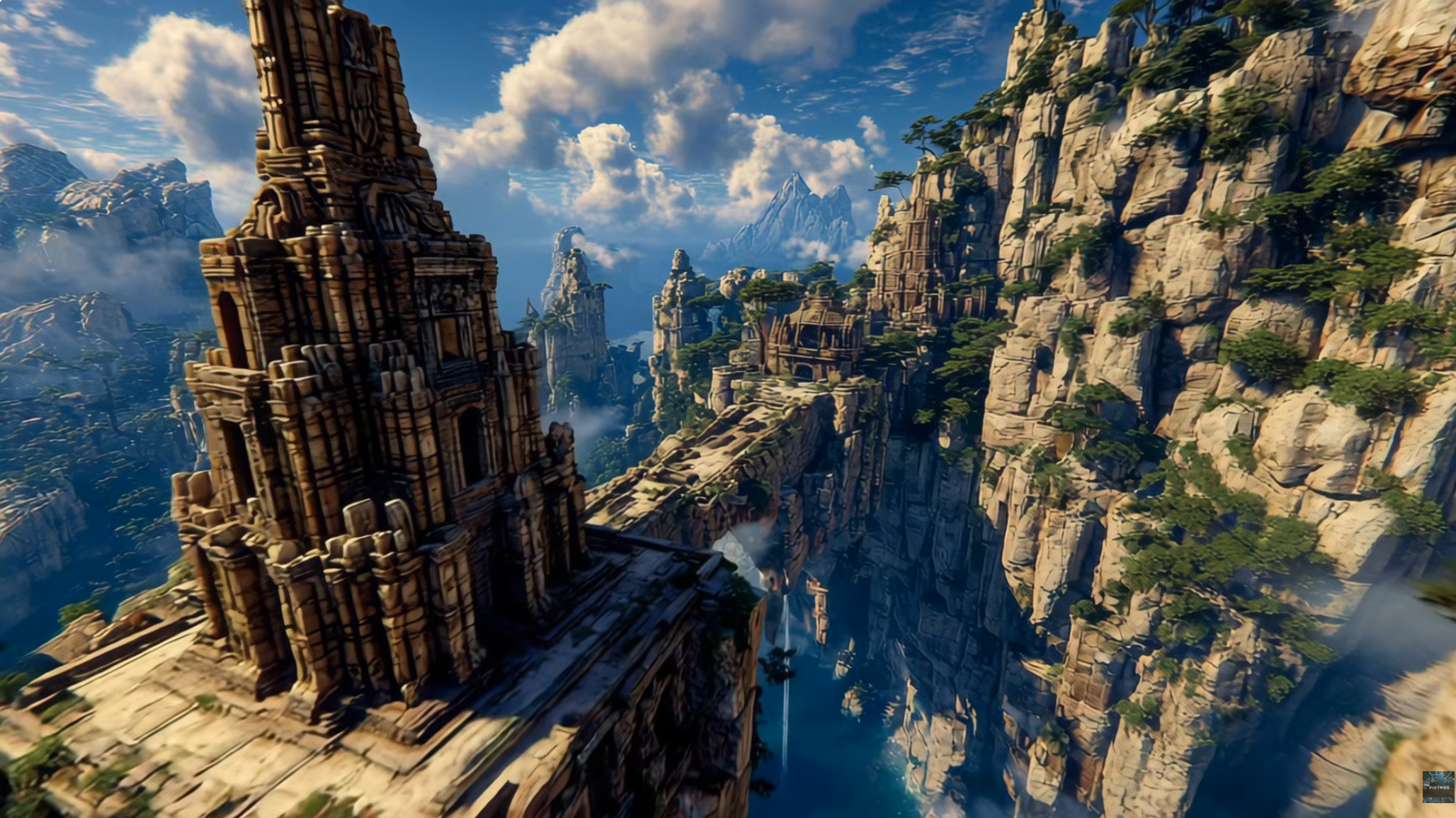Click the Viathos channel watermark thumbnail
The height and width of the screenshot is (818, 1456).
click(x=1438, y=787)
